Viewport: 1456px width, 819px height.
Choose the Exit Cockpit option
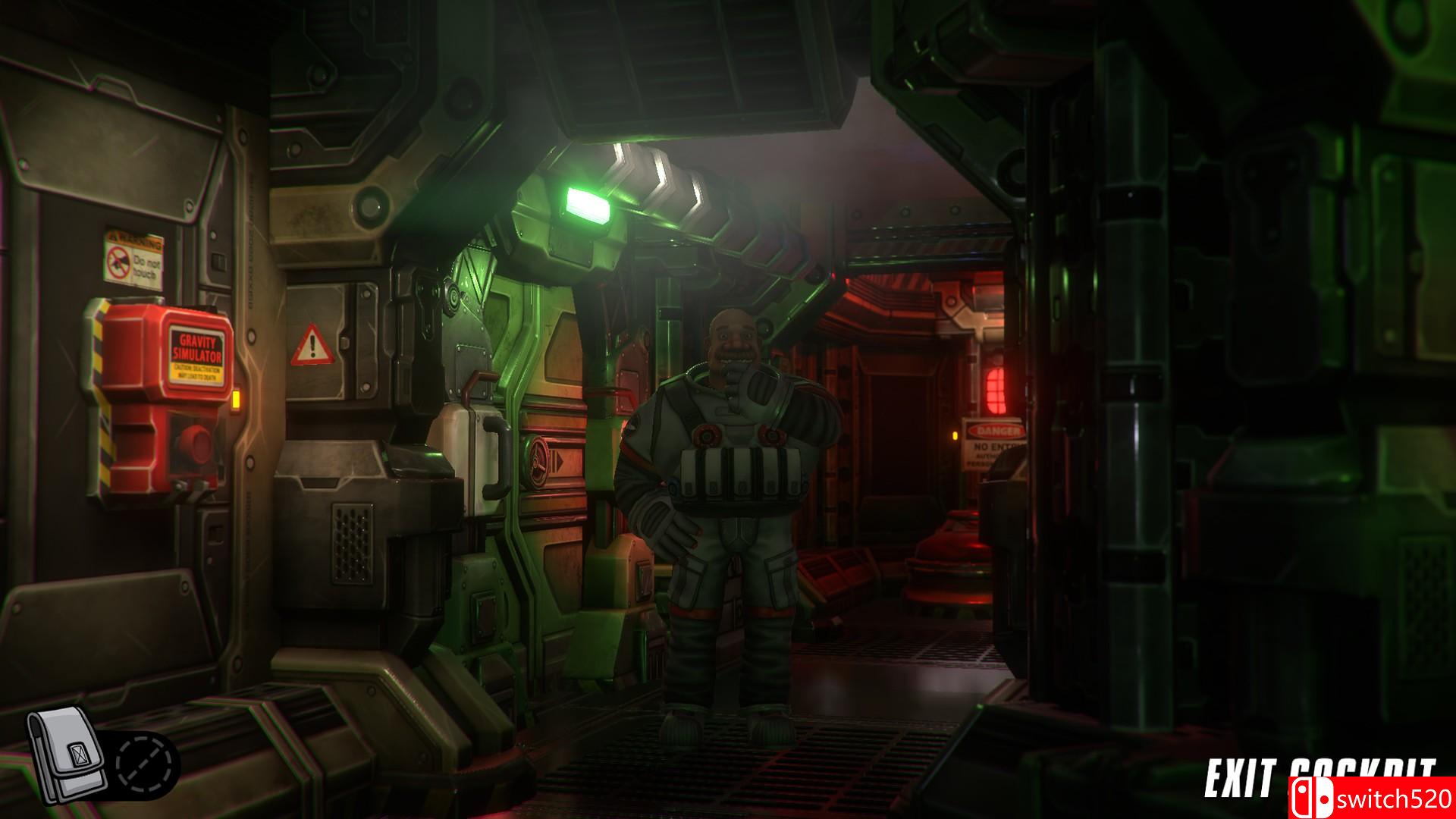[1319, 778]
